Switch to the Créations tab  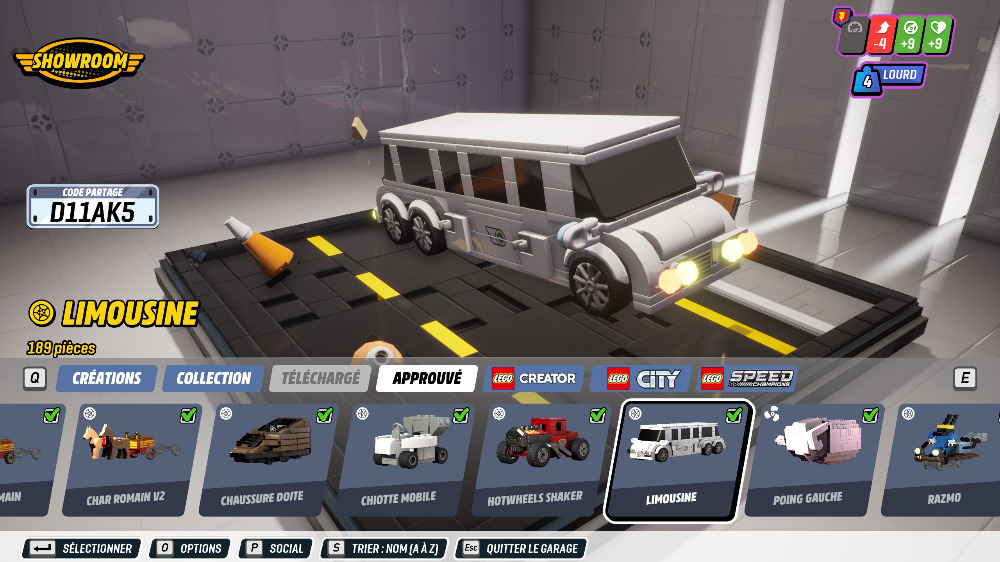tap(106, 378)
